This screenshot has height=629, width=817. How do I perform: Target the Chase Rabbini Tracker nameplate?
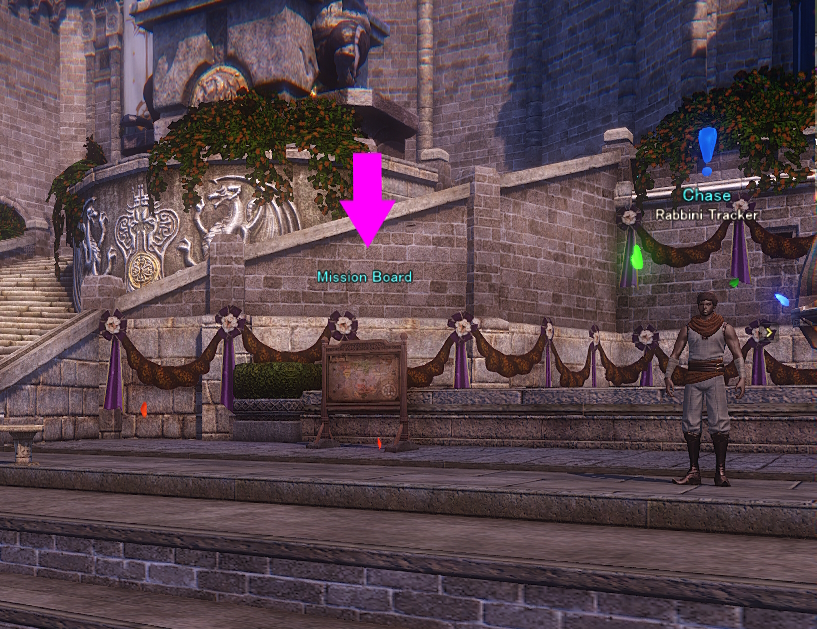pyautogui.click(x=707, y=204)
